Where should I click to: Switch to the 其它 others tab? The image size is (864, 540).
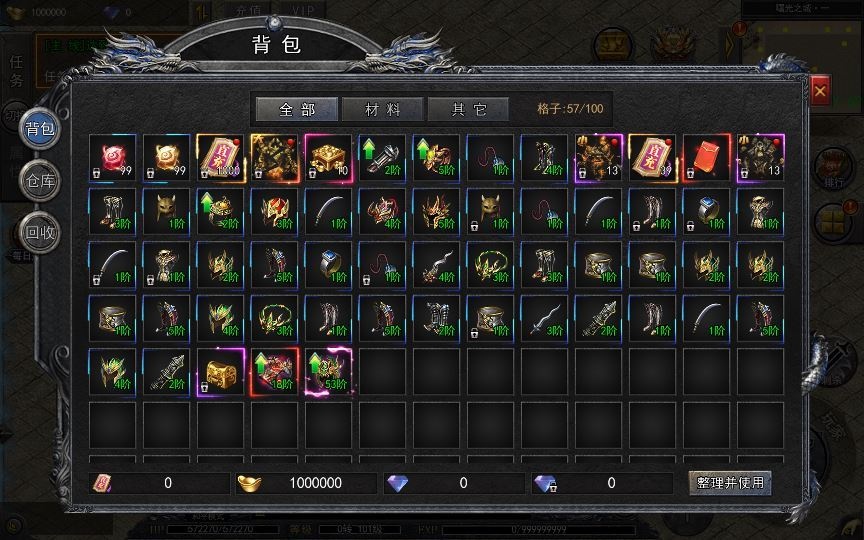point(467,109)
